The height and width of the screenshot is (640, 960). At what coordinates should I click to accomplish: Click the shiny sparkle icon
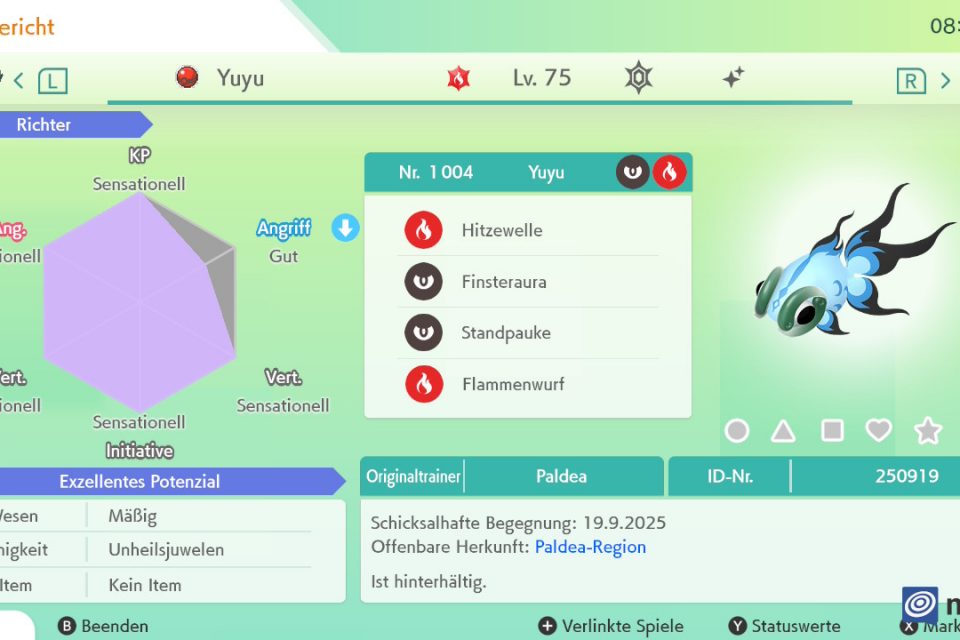(x=733, y=78)
